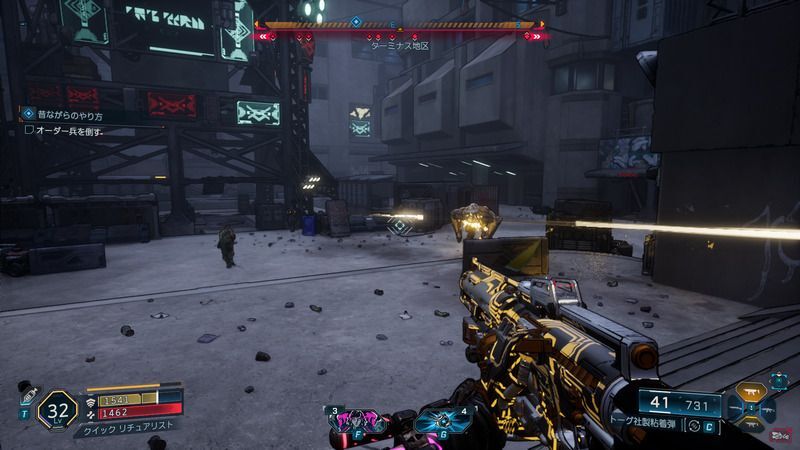Switch to the bottom weapon slot
The height and width of the screenshot is (450, 800).
pos(750,427)
